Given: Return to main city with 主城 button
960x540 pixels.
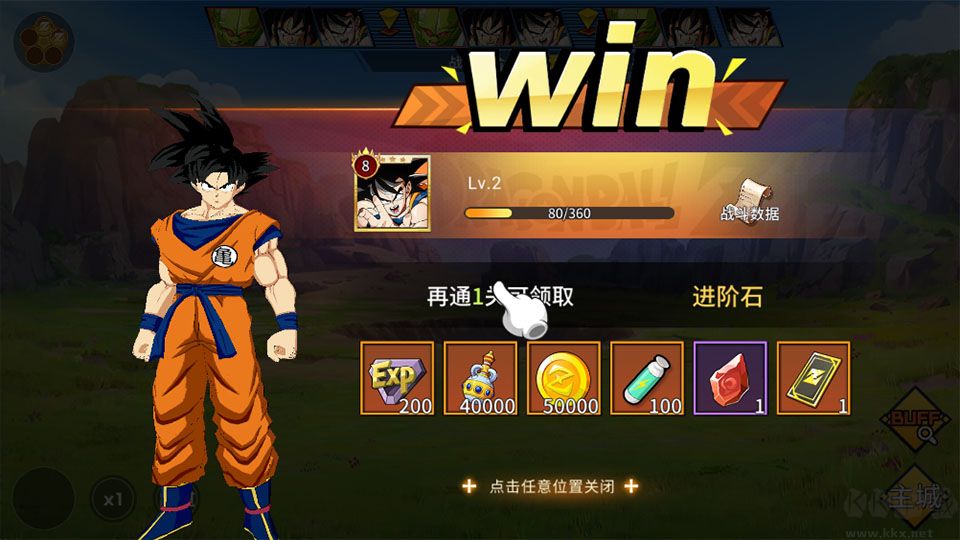Looking at the screenshot, I should pos(914,497).
